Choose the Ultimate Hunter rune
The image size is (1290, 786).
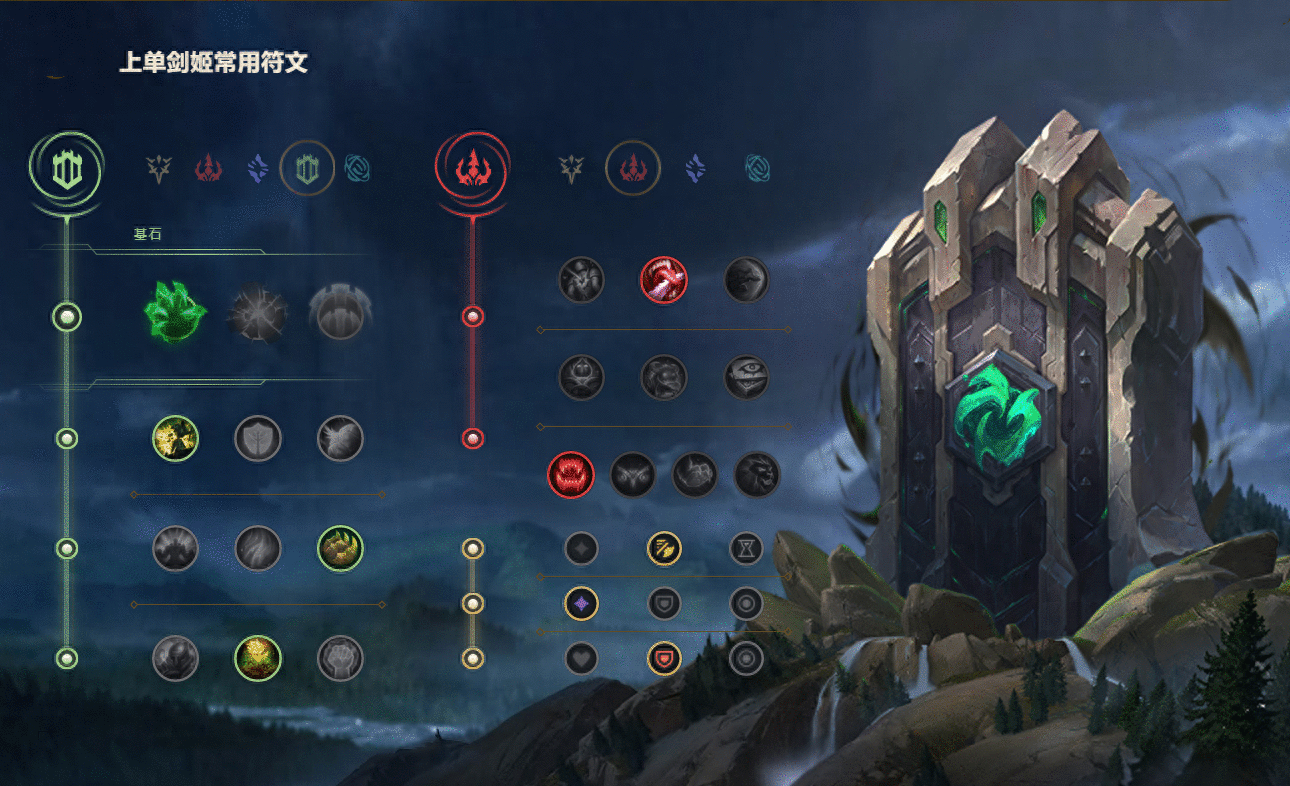click(x=757, y=474)
